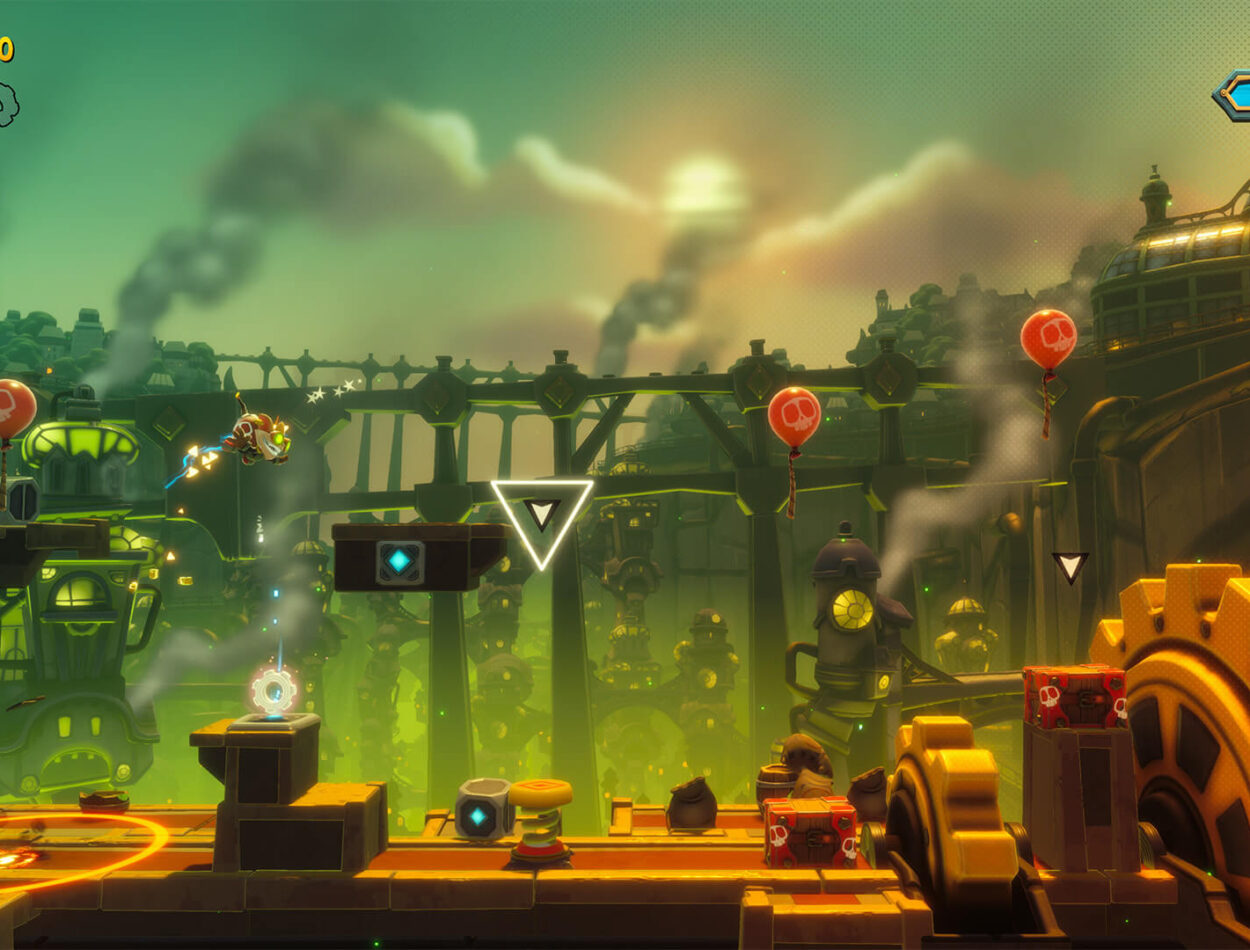The height and width of the screenshot is (950, 1250).
Task: Select the large white triangle target marker
Action: coord(541,517)
